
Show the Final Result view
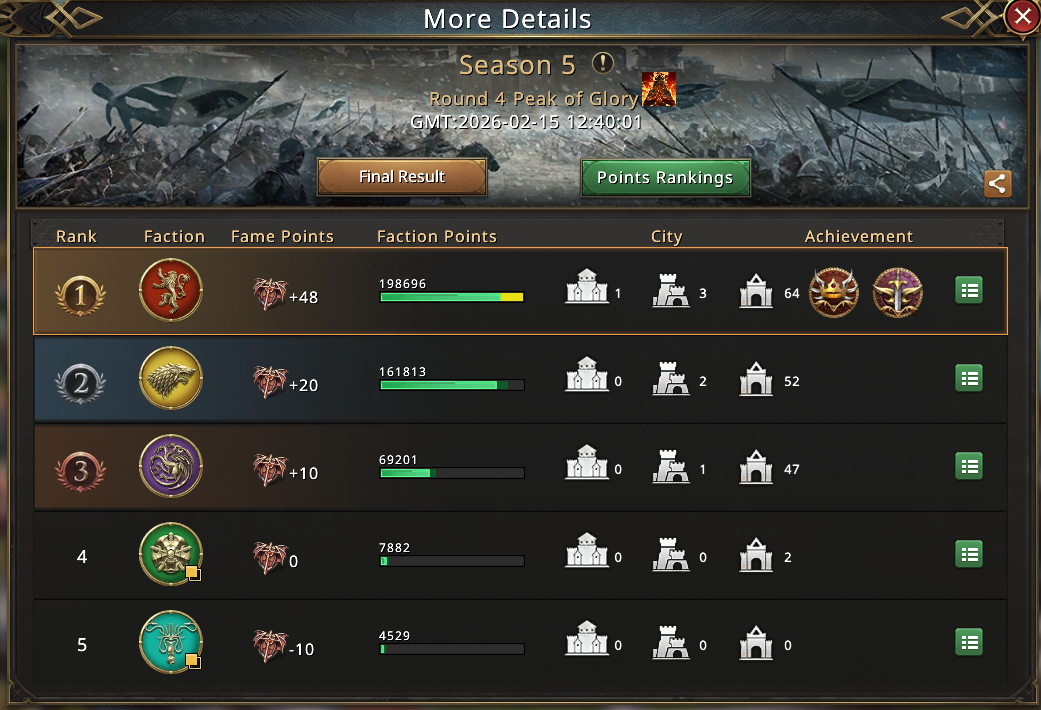tap(402, 177)
